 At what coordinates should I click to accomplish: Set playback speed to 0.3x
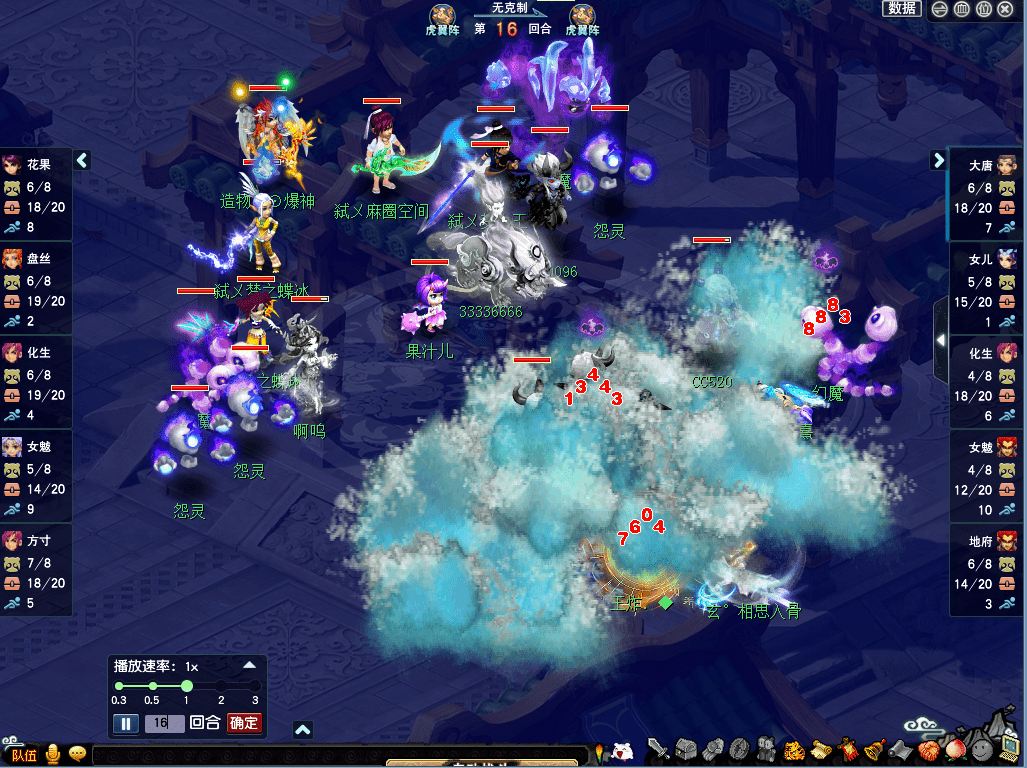coord(119,686)
